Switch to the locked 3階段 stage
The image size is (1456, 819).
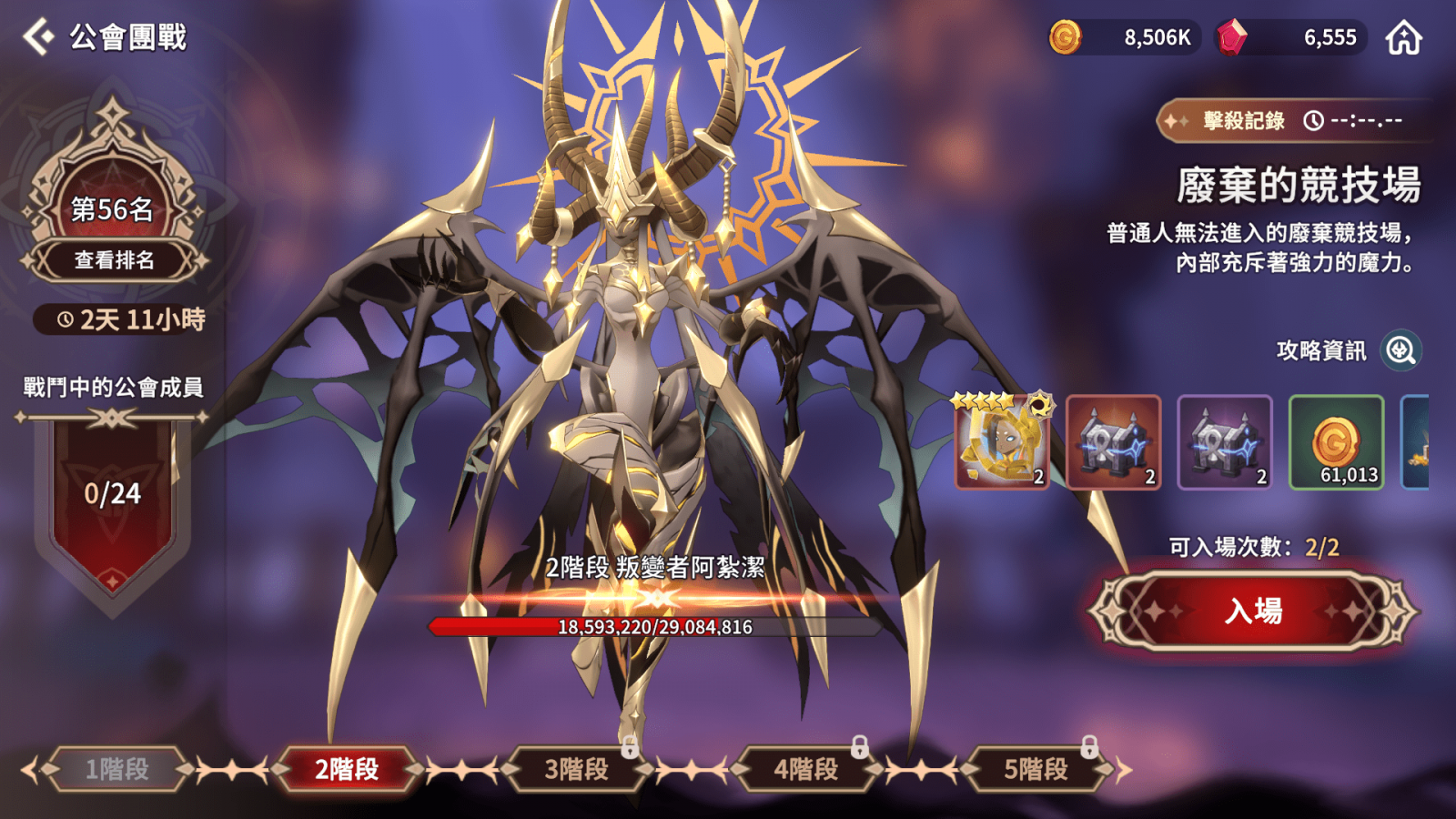pos(577,769)
